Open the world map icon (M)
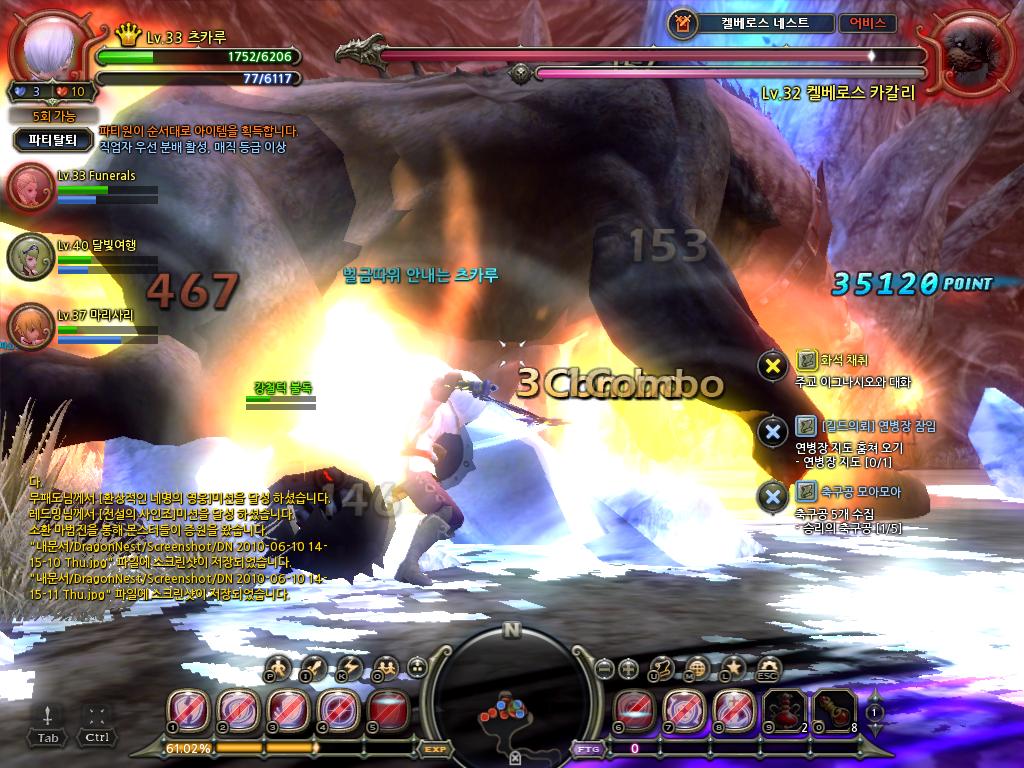 click(x=698, y=667)
